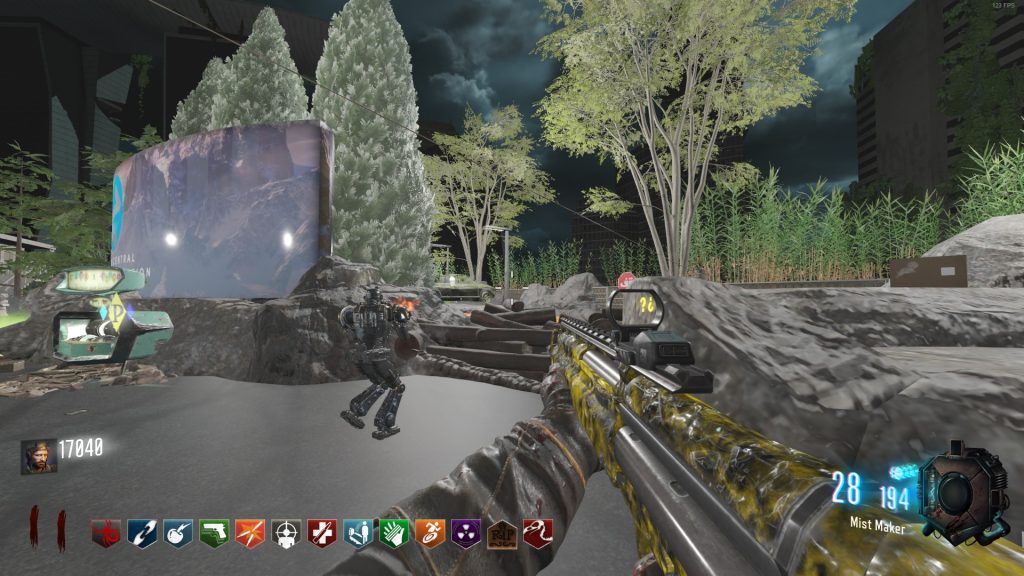Image resolution: width=1024 pixels, height=576 pixels.
Task: Click the orange spark burst perk icon
Action: point(250,533)
